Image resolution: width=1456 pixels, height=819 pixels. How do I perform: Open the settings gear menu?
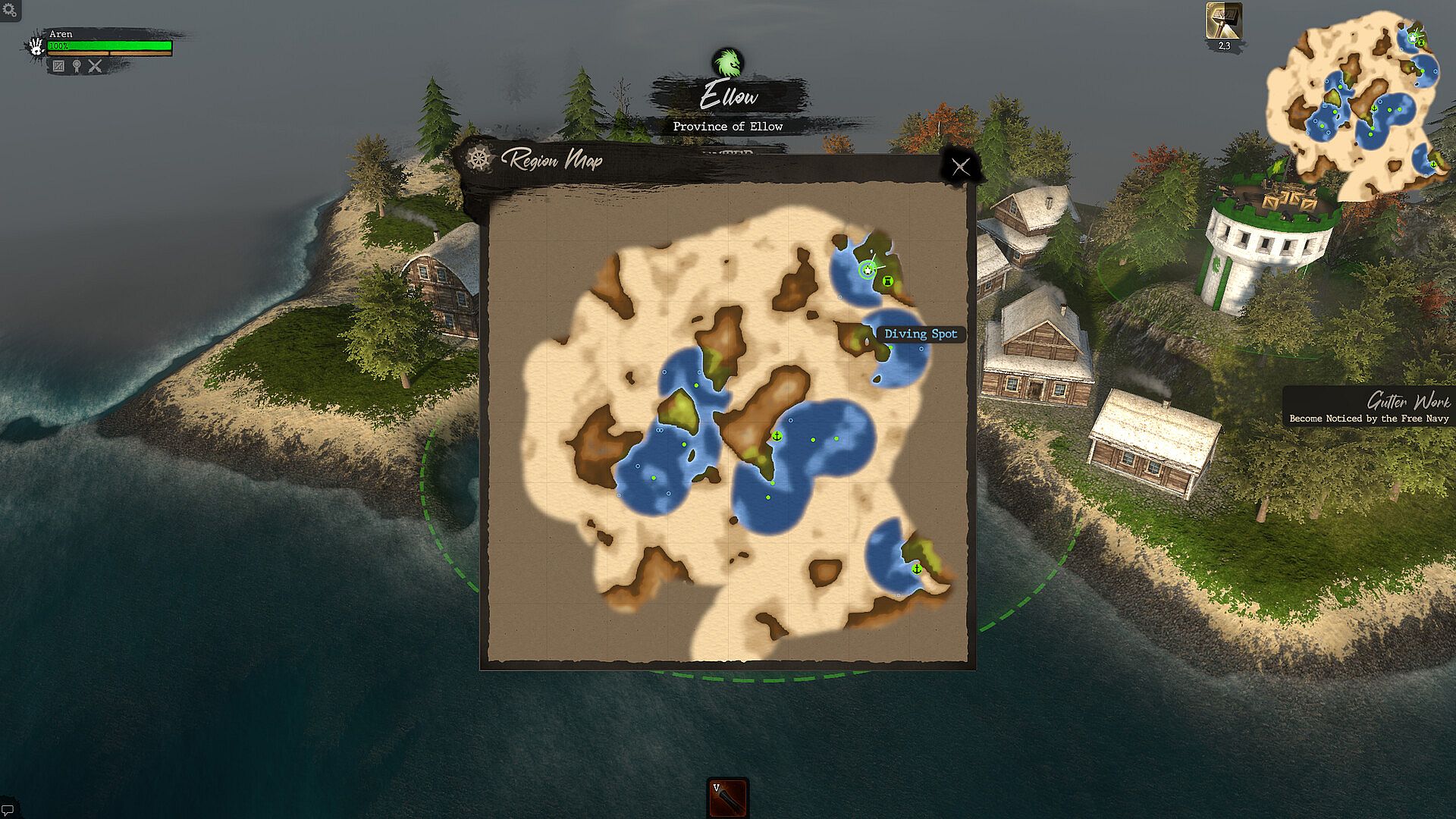pyautogui.click(x=9, y=10)
